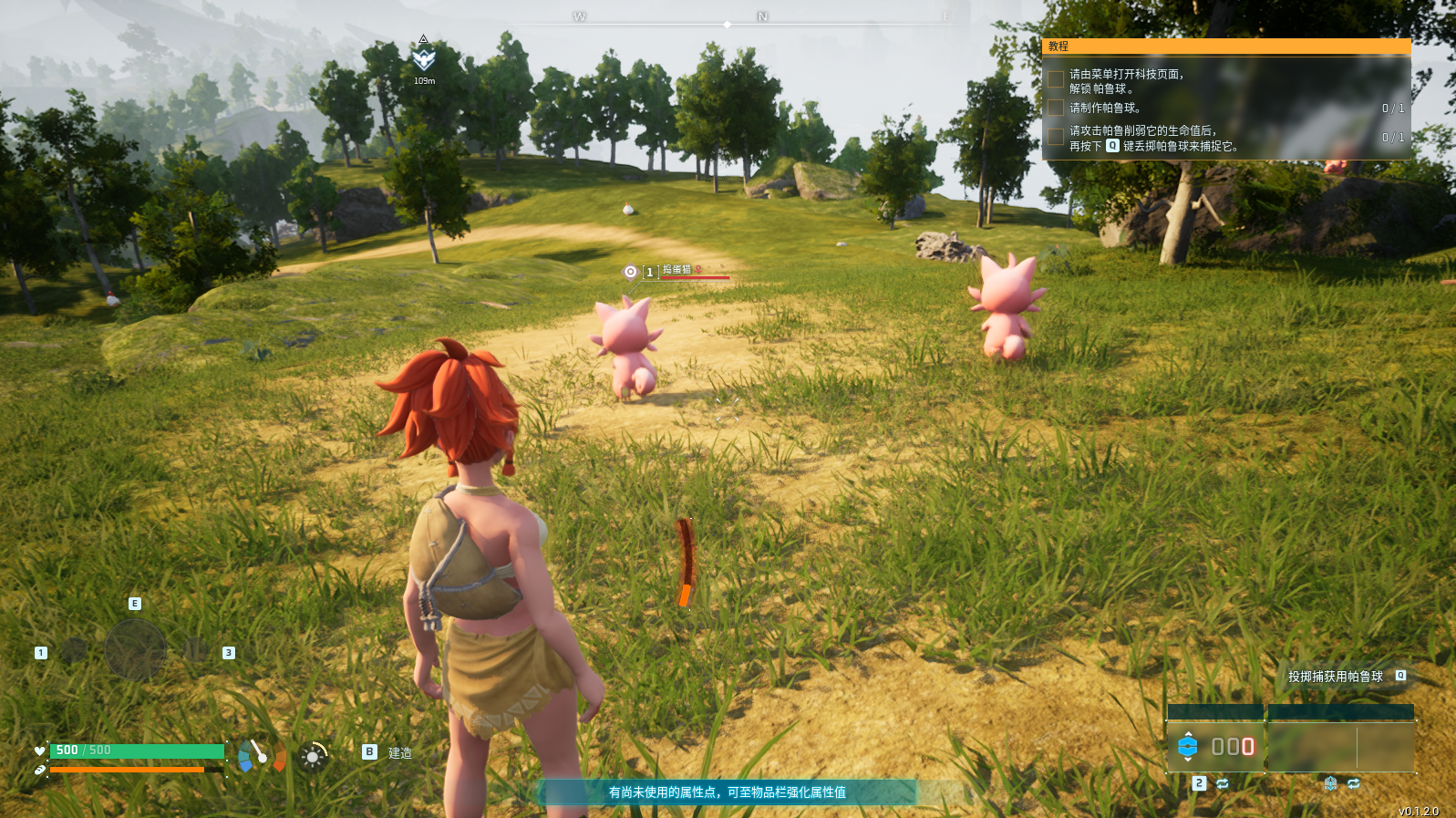Check the 请攻击帕鲁 tutorial checkbox
The image size is (1456, 818).
1054,135
